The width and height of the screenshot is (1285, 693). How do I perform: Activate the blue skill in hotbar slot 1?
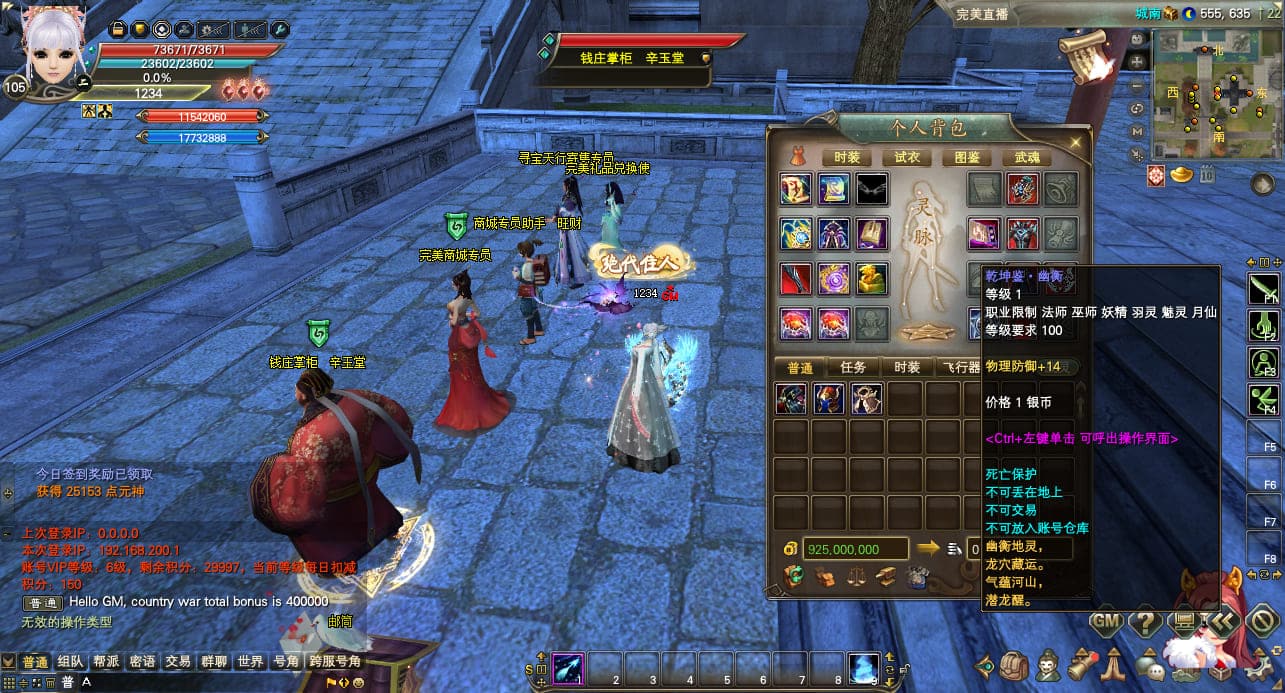point(569,665)
